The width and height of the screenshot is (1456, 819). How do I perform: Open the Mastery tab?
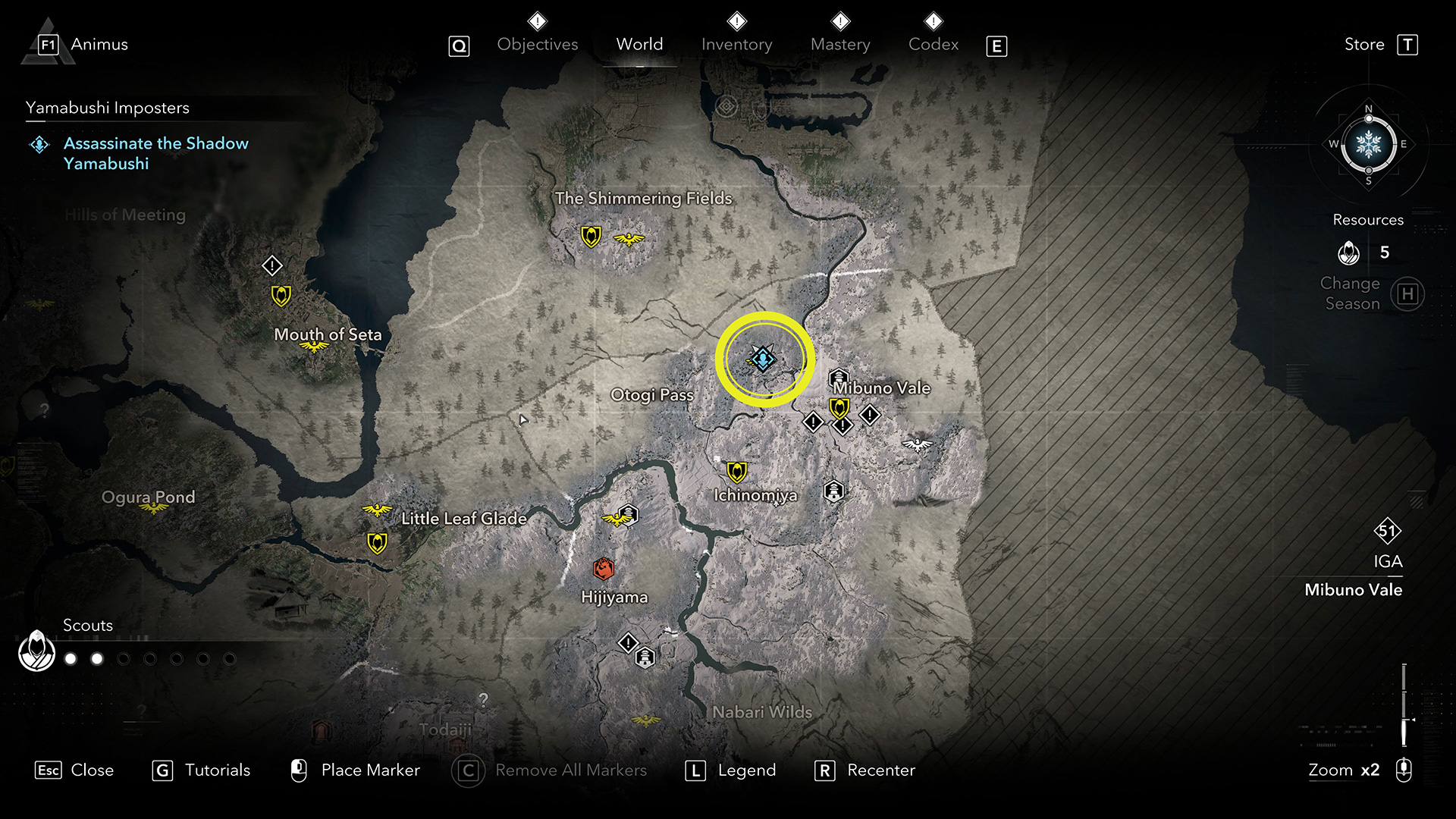(x=839, y=45)
